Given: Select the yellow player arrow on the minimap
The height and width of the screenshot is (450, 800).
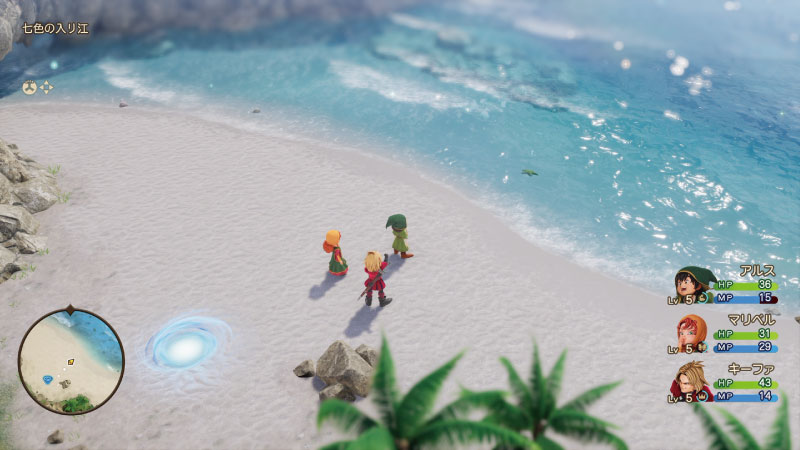Looking at the screenshot, I should (70, 362).
